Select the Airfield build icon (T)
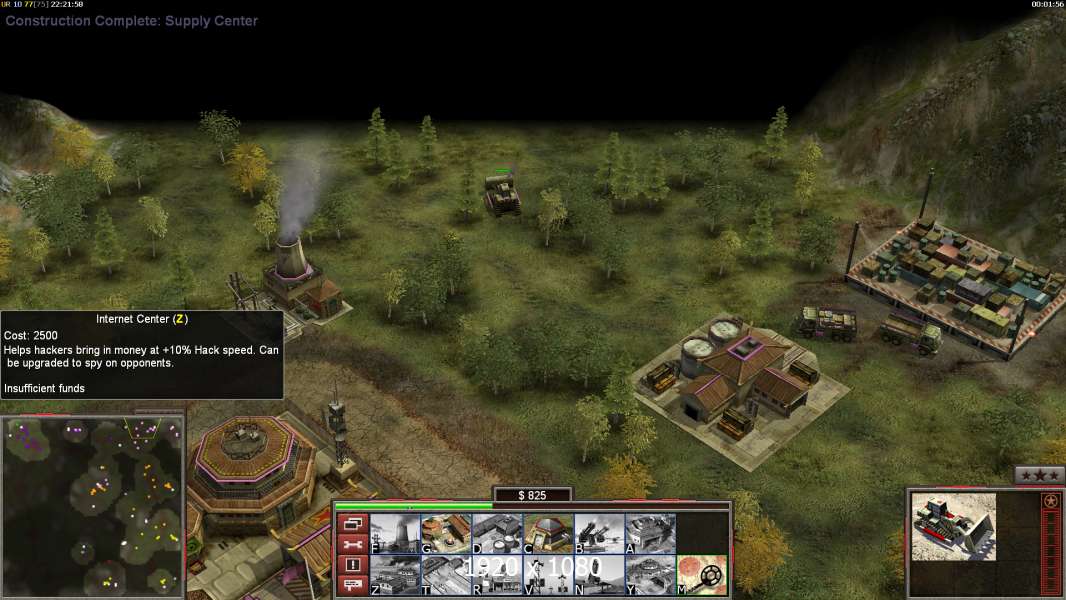The height and width of the screenshot is (600, 1066). coord(446,575)
